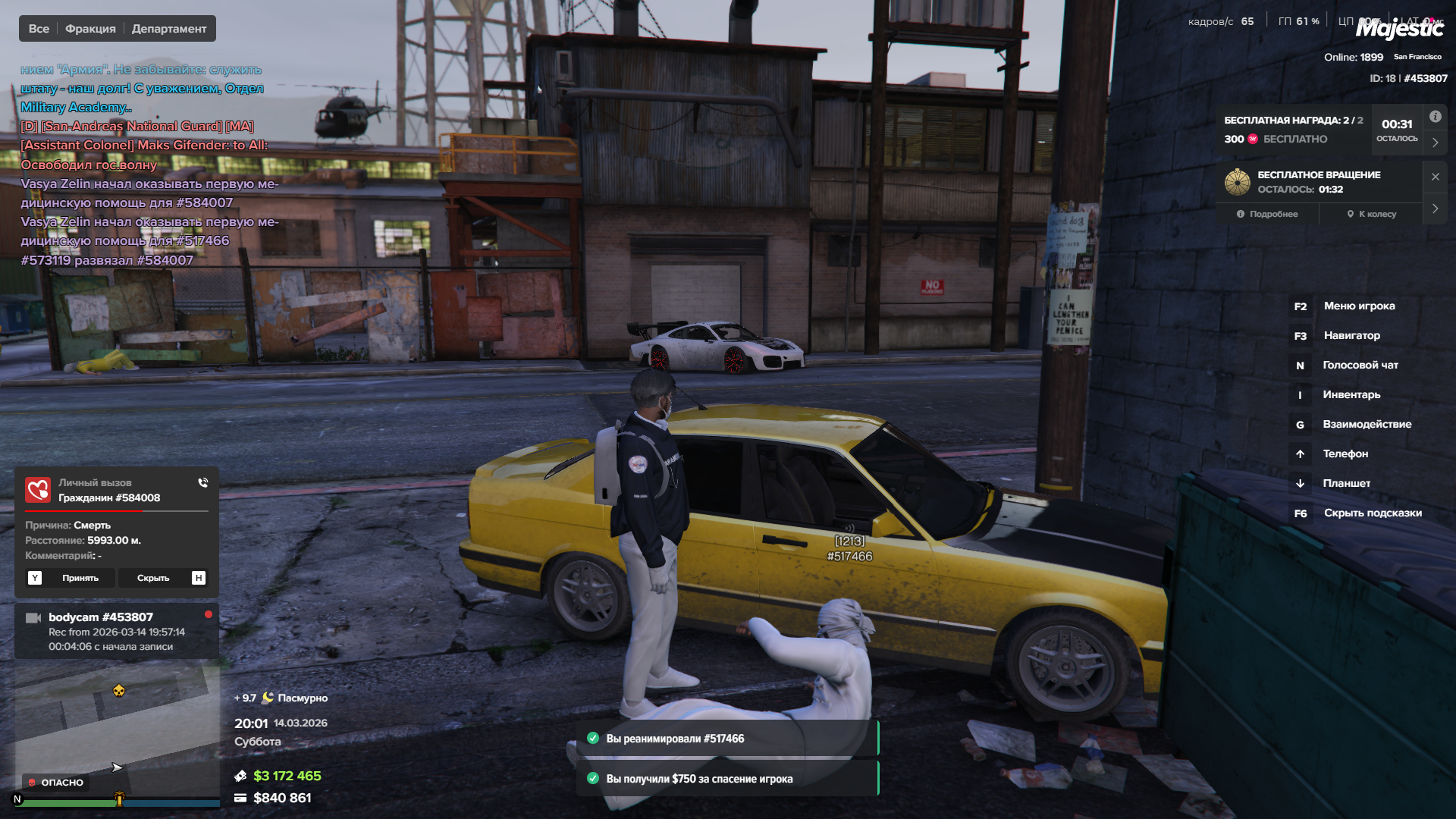
Task: Accept the personal call with Принять
Action: pos(71,578)
